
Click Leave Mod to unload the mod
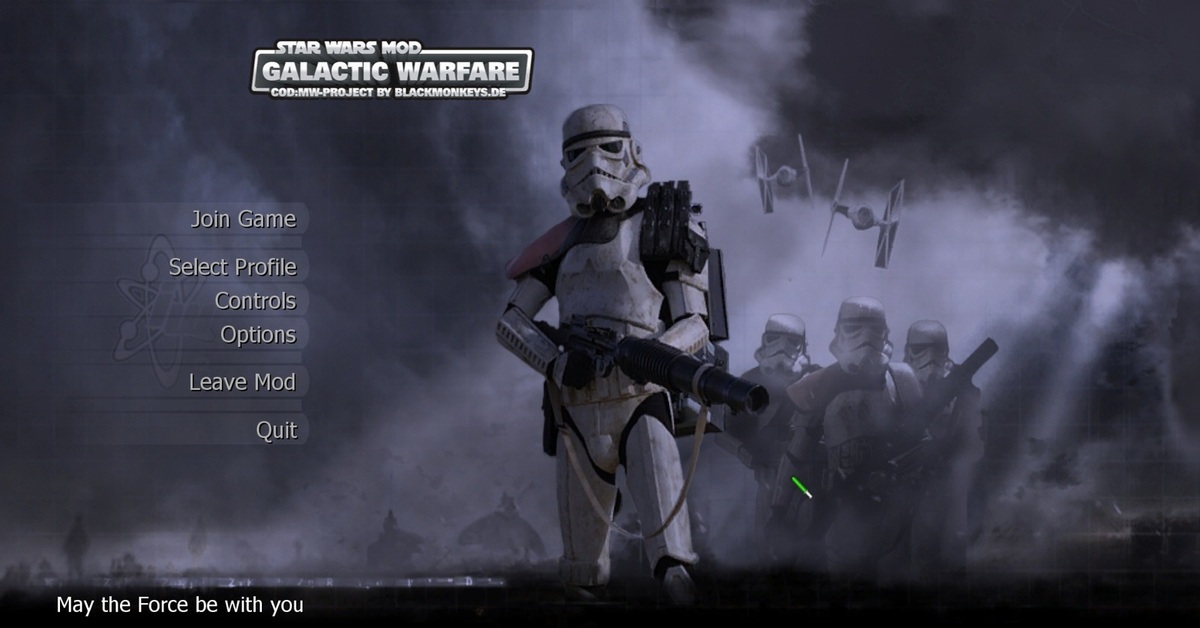tap(242, 382)
